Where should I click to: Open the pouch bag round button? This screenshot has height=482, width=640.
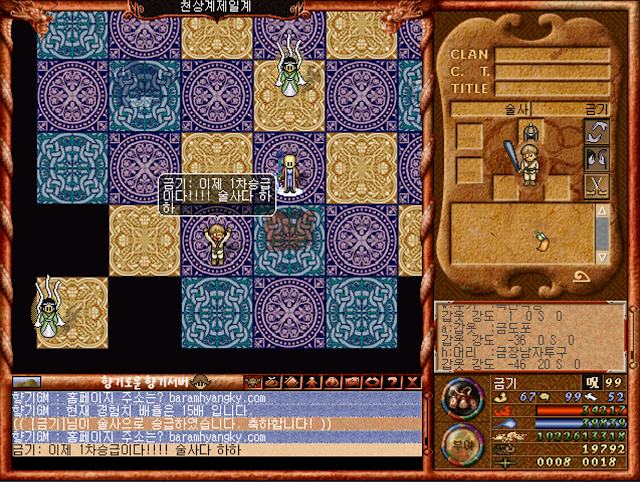click(x=463, y=397)
